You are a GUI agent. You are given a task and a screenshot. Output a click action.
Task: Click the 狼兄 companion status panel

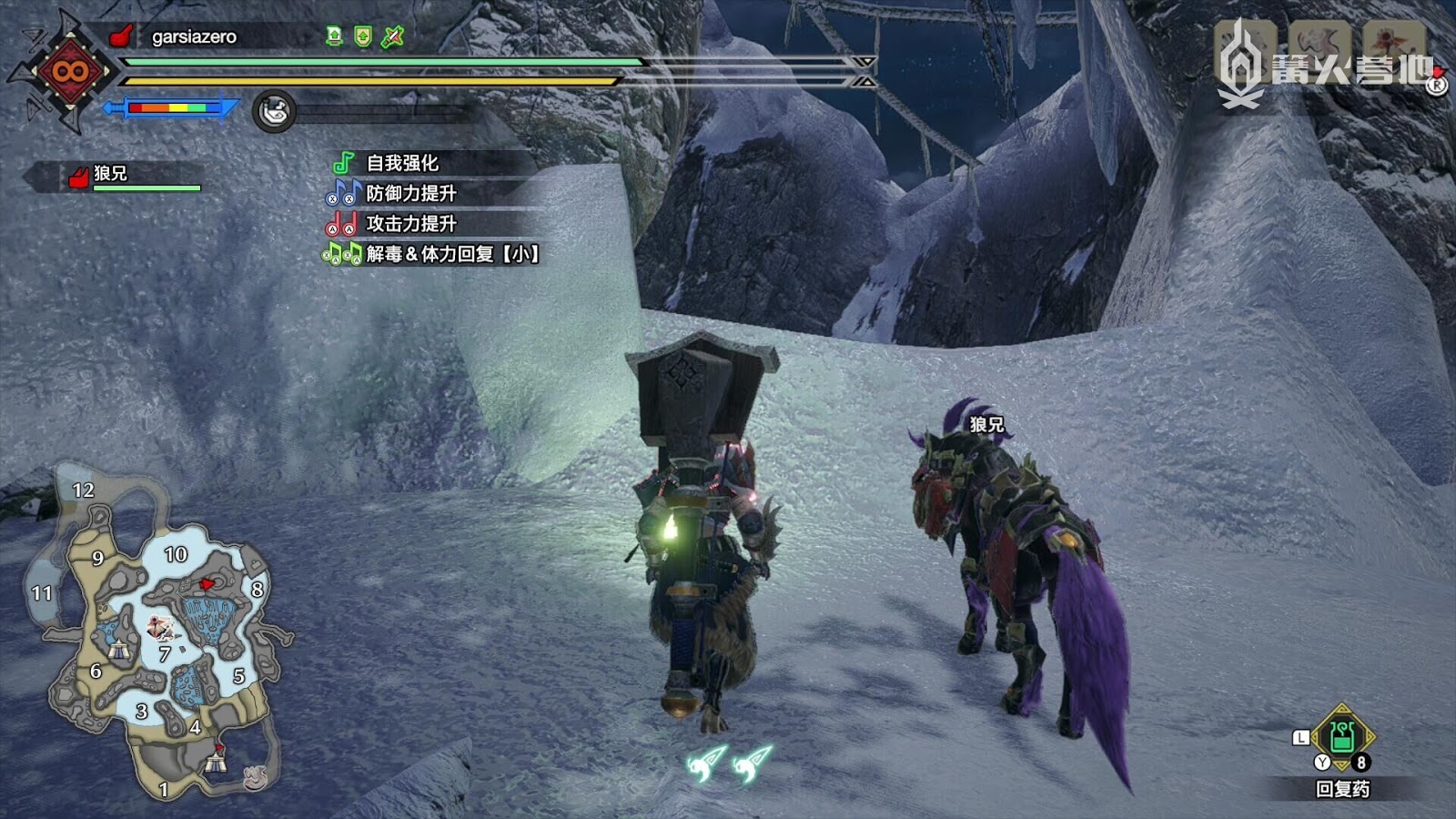tap(127, 176)
